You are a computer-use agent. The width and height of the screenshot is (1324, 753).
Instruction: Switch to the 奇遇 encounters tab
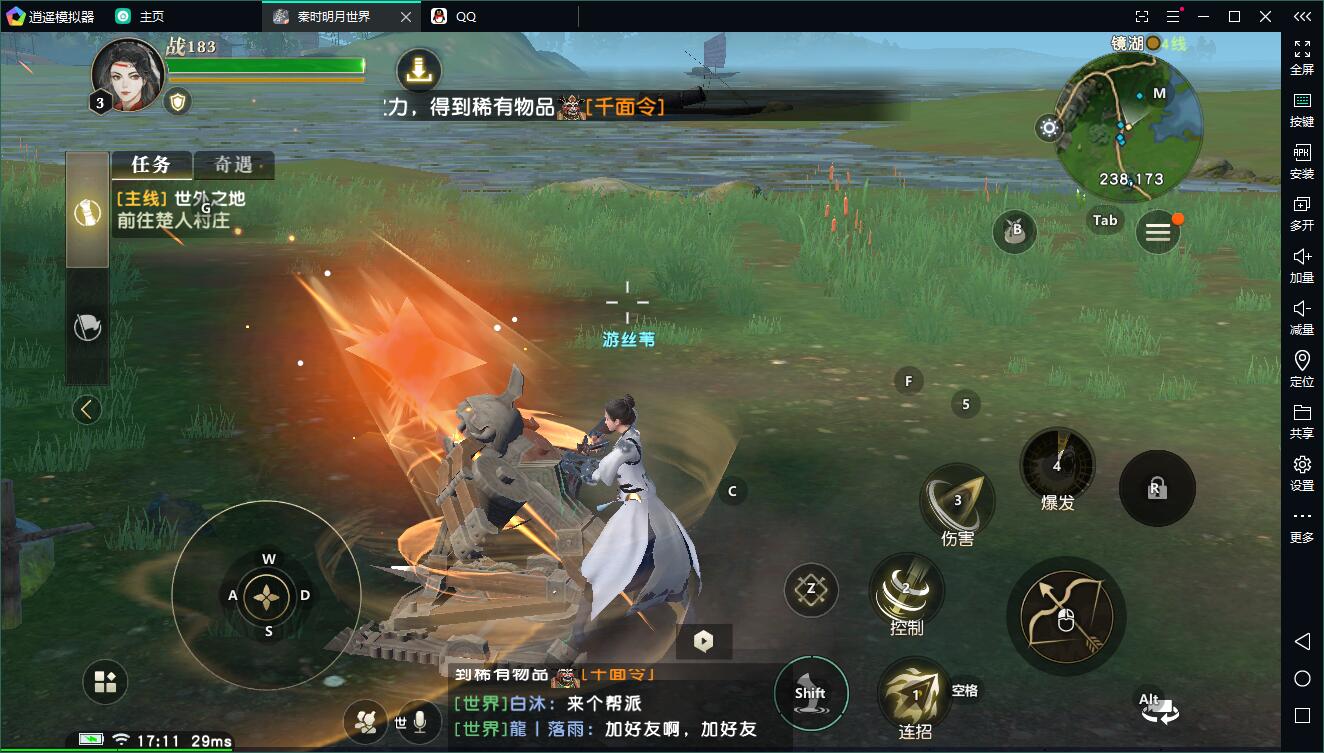click(233, 165)
